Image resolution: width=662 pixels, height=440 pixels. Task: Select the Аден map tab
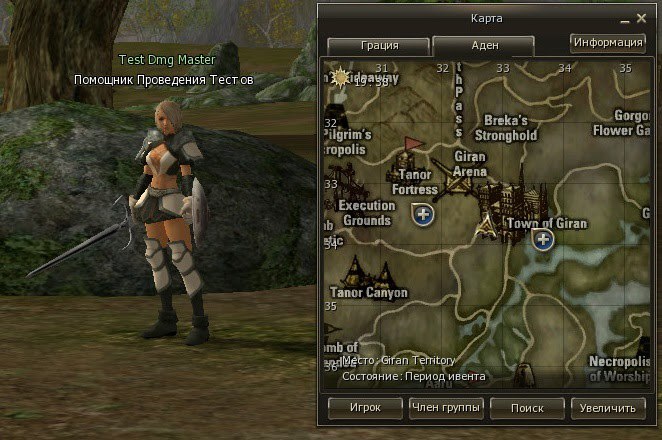(x=483, y=45)
